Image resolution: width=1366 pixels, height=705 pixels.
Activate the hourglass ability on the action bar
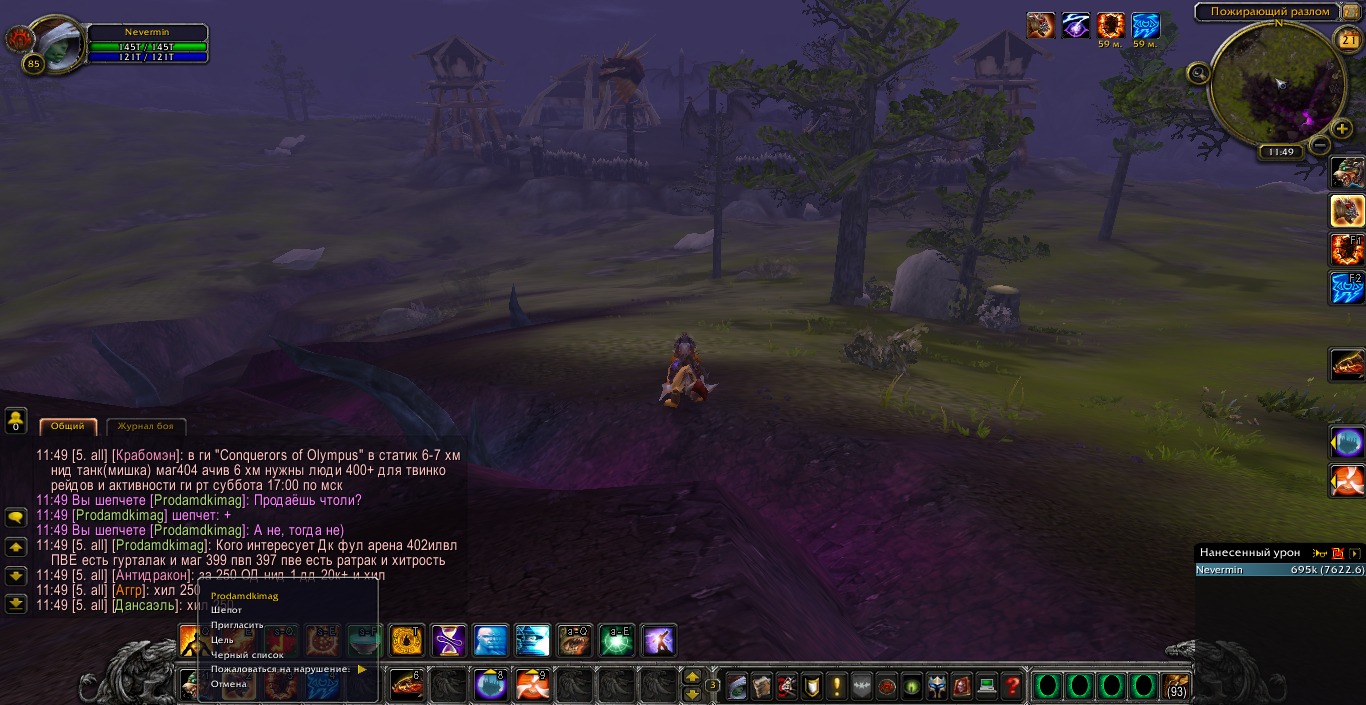coord(448,640)
